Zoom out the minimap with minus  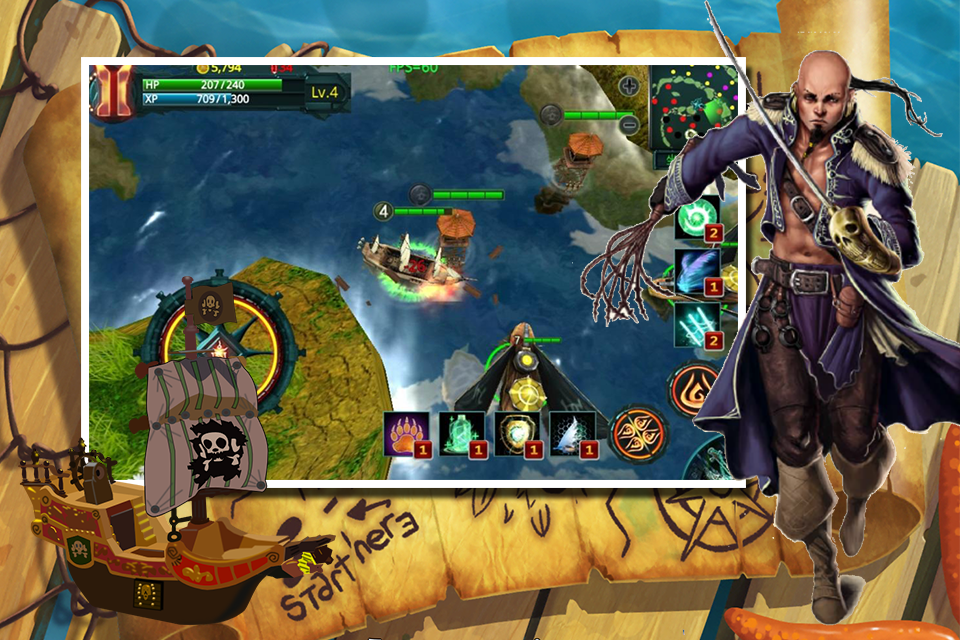(629, 125)
